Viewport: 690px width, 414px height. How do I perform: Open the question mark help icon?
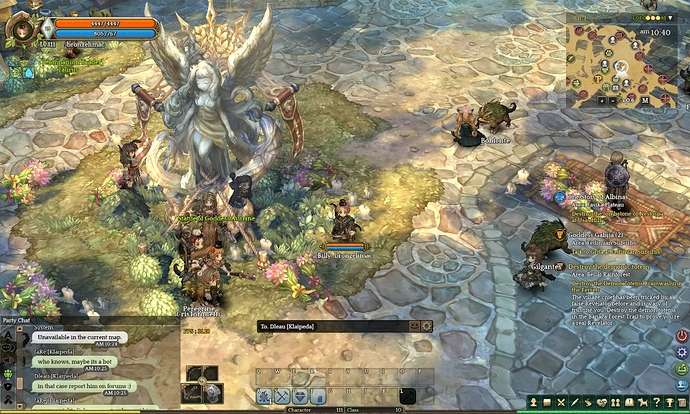tap(655, 402)
